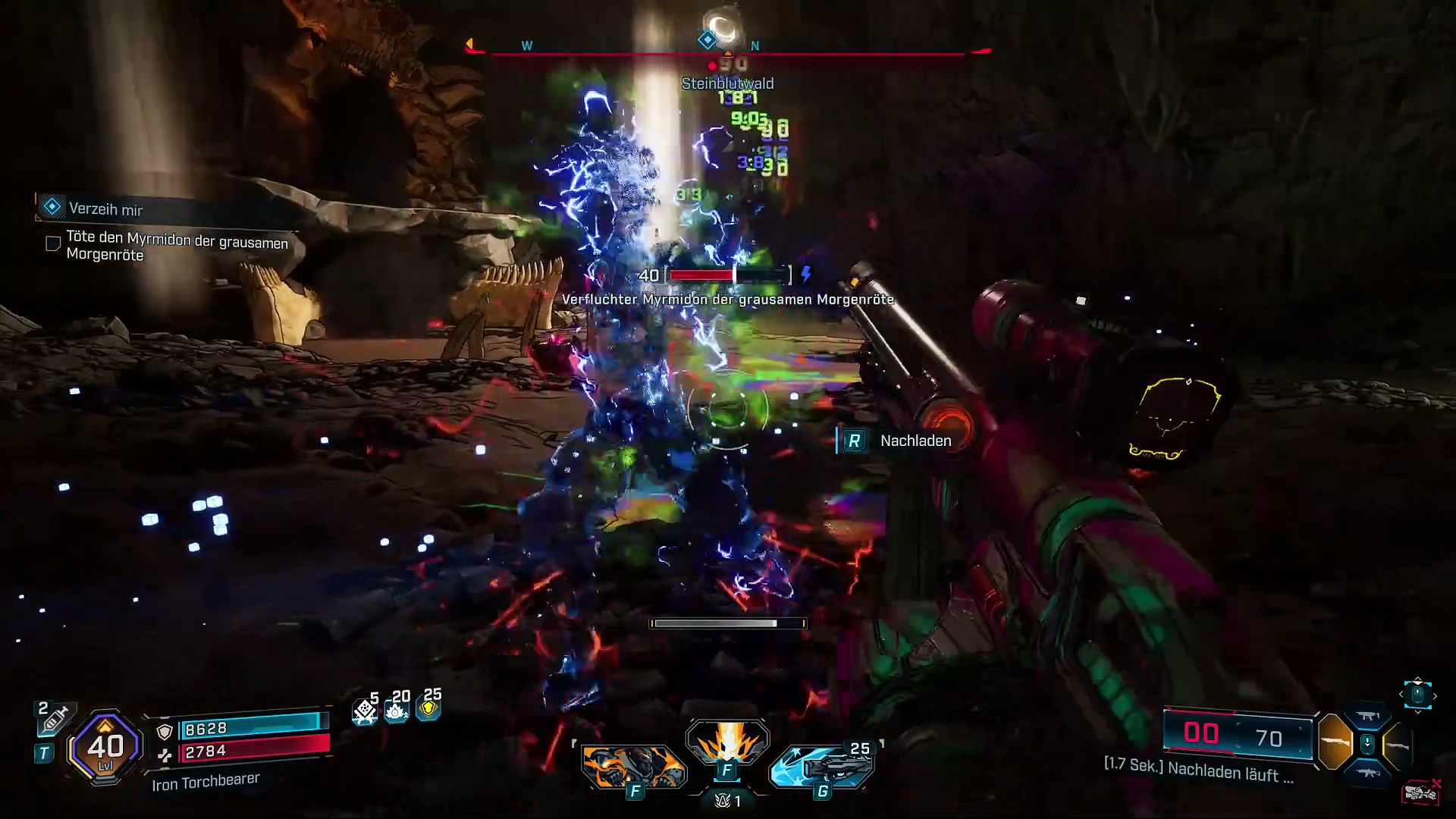The image size is (1456, 819).
Task: Open the "Verzeih mir" quest tracker
Action: click(105, 209)
